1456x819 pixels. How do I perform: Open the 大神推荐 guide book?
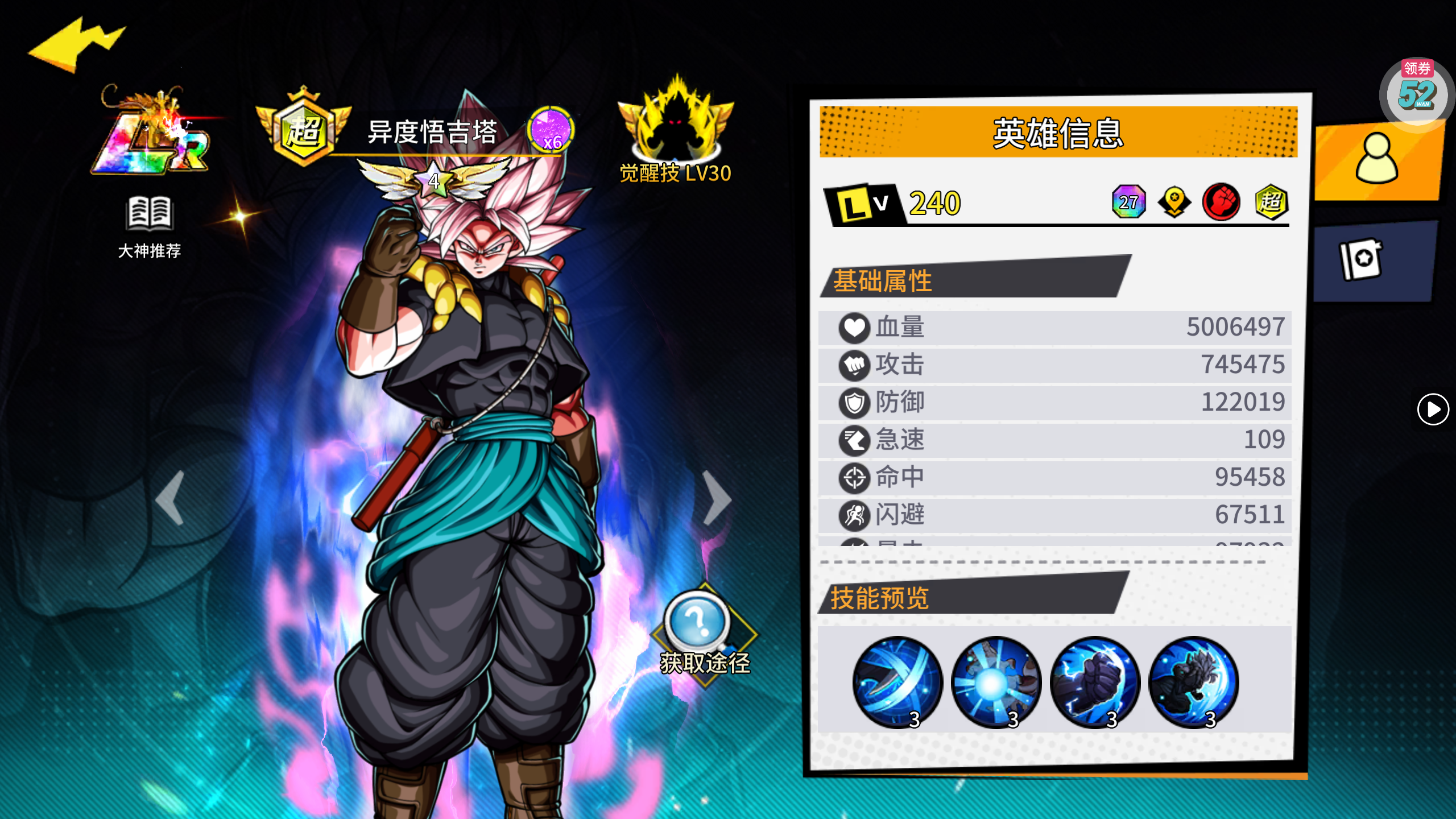click(149, 226)
